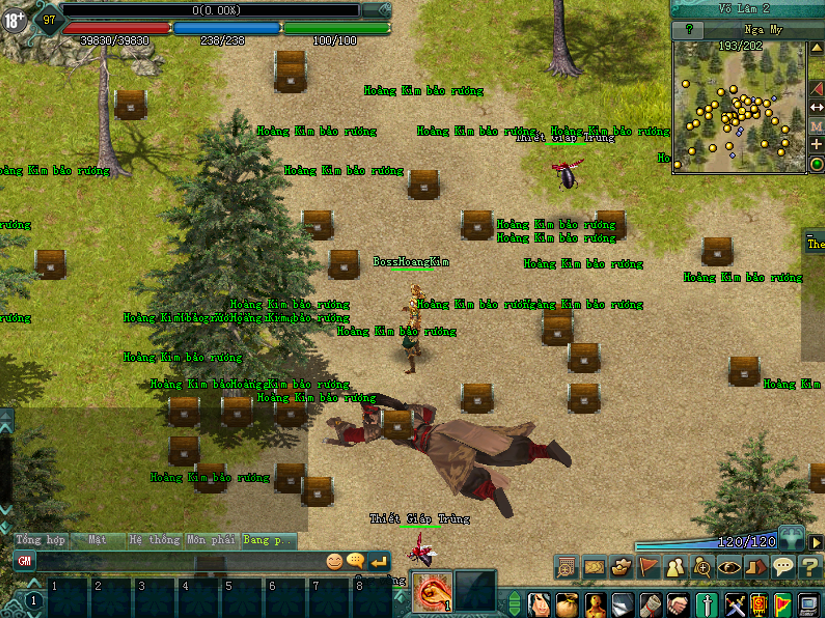Click the chat text input box
Screen dimensions: 825x618
[178, 562]
